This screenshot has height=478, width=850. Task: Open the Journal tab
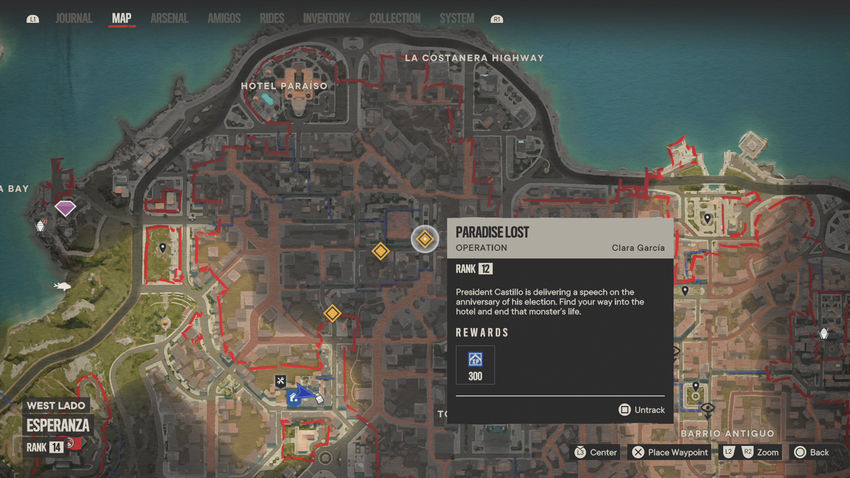coord(74,18)
